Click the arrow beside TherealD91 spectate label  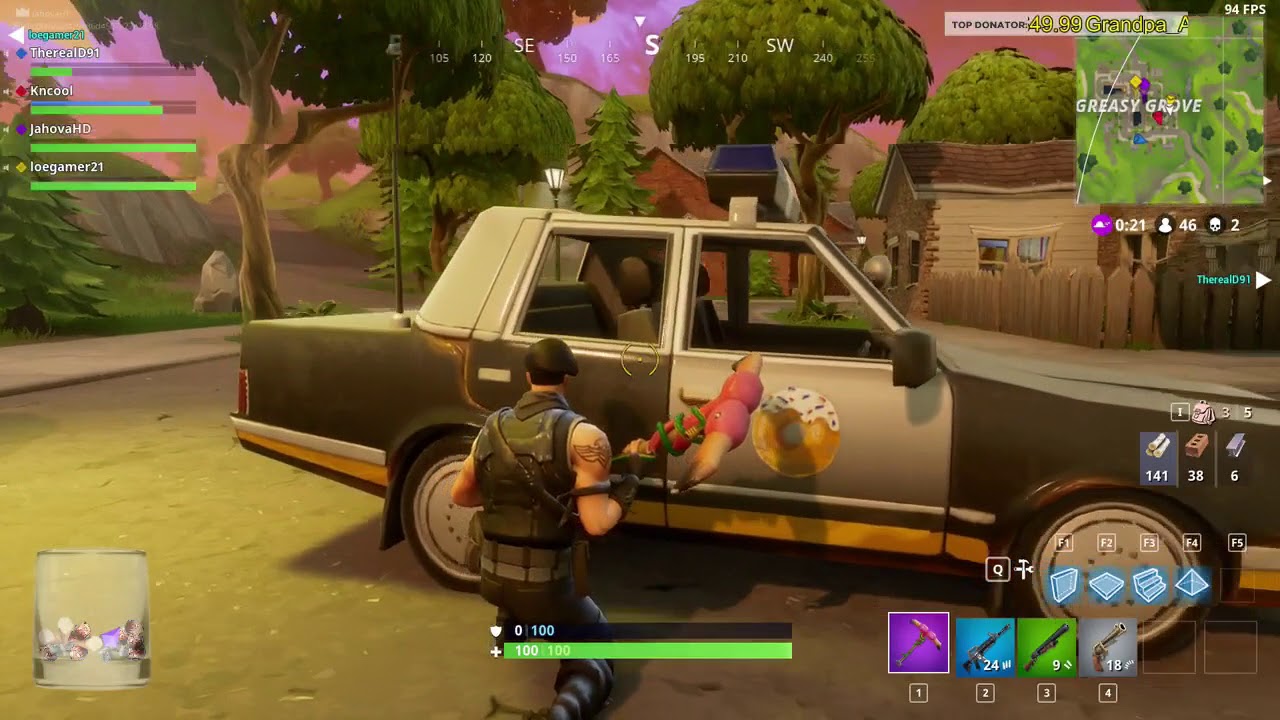pyautogui.click(x=1263, y=280)
